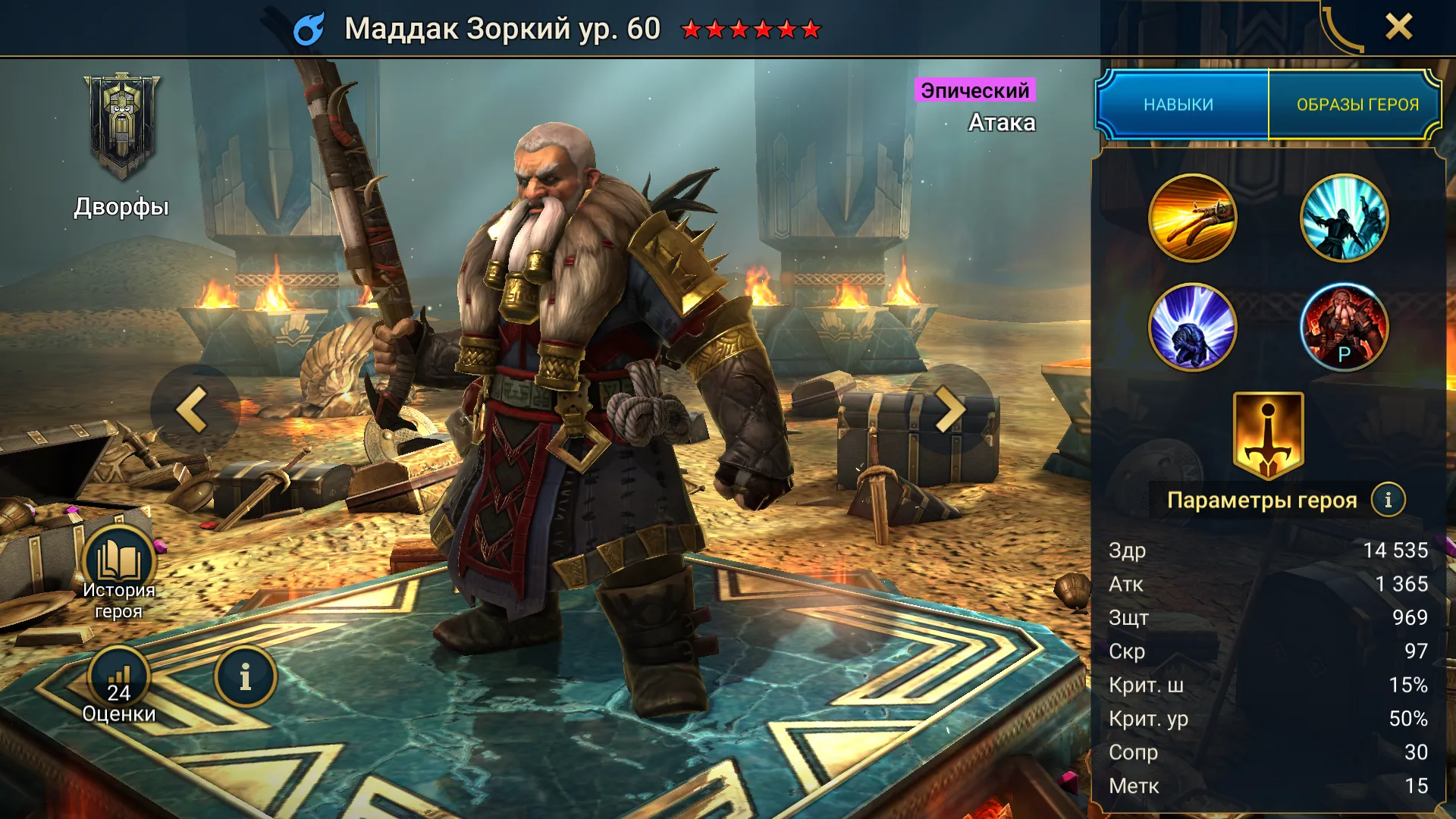The image size is (1456, 819).
Task: View the teal glowing warriors skill
Action: pyautogui.click(x=1344, y=218)
